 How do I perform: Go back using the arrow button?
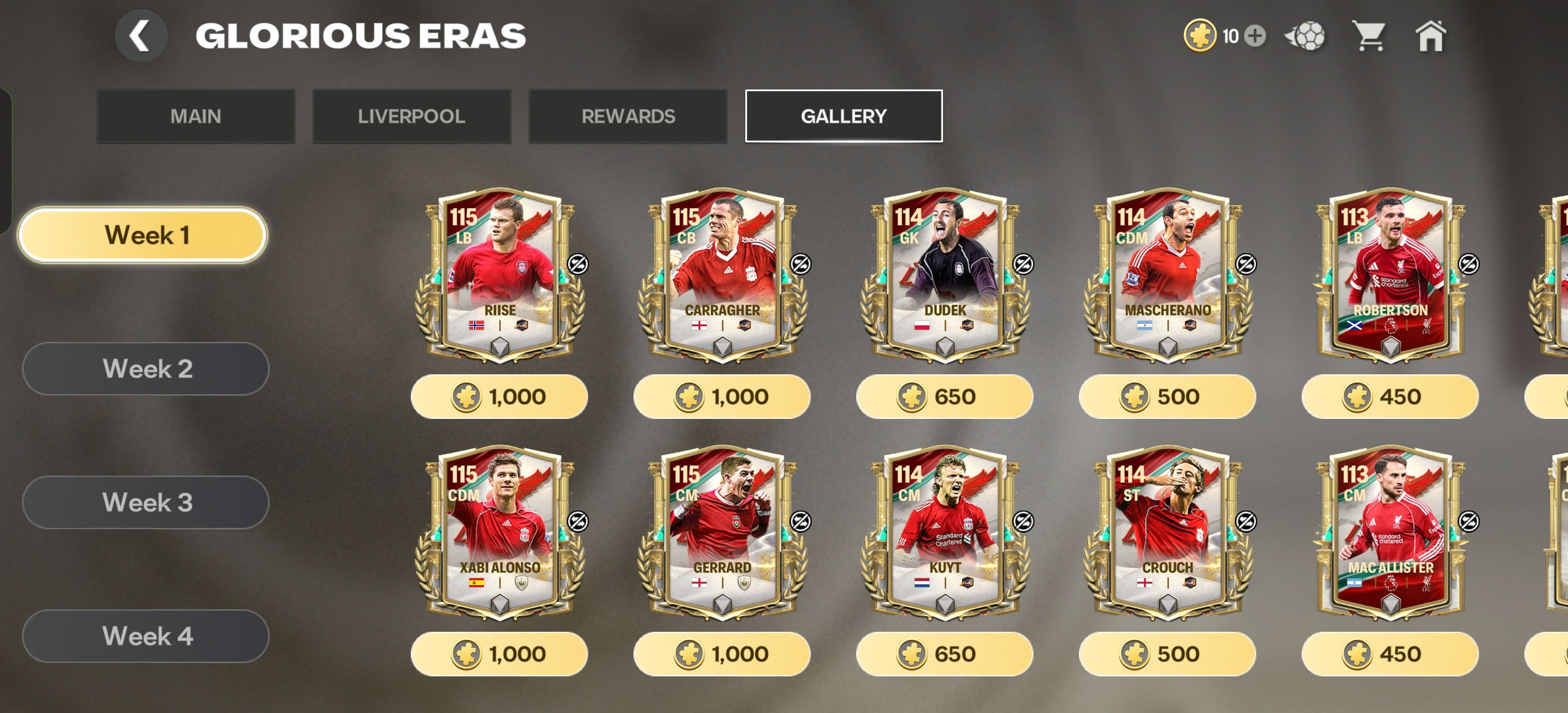coord(141,35)
